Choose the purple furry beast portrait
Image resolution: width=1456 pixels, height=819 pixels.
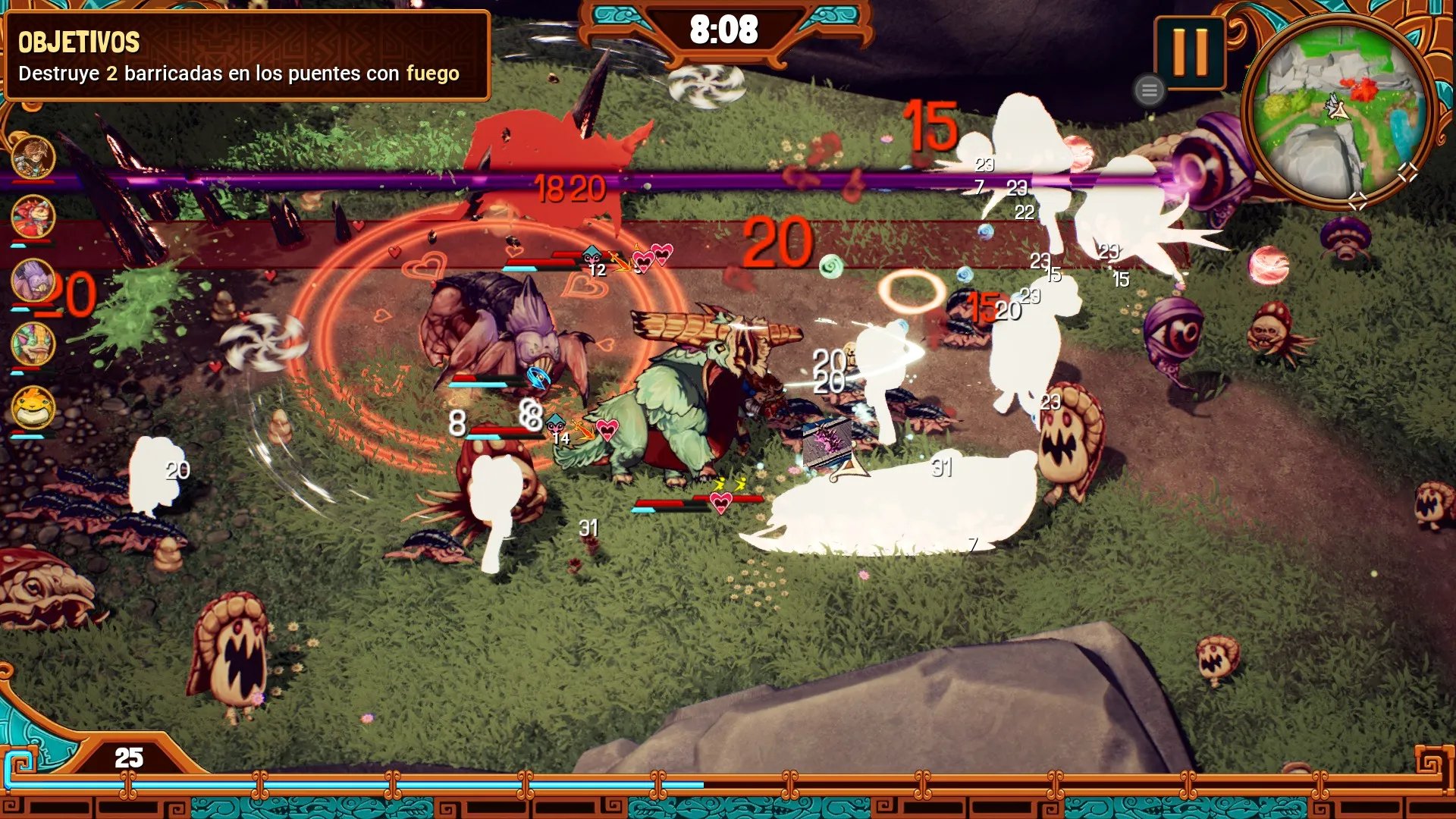click(x=33, y=280)
